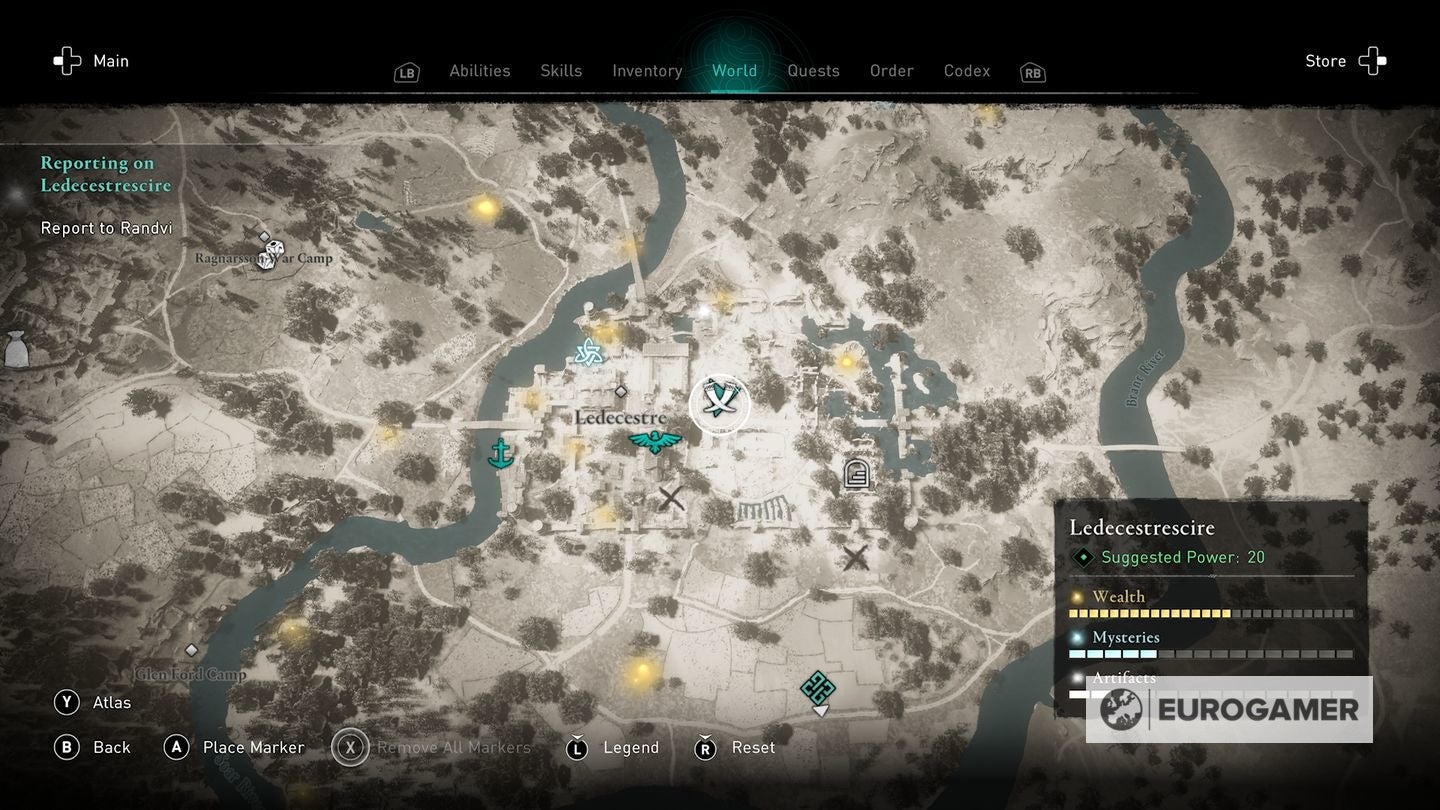
Task: Click the arched gateway icon east of town
Action: [x=855, y=472]
